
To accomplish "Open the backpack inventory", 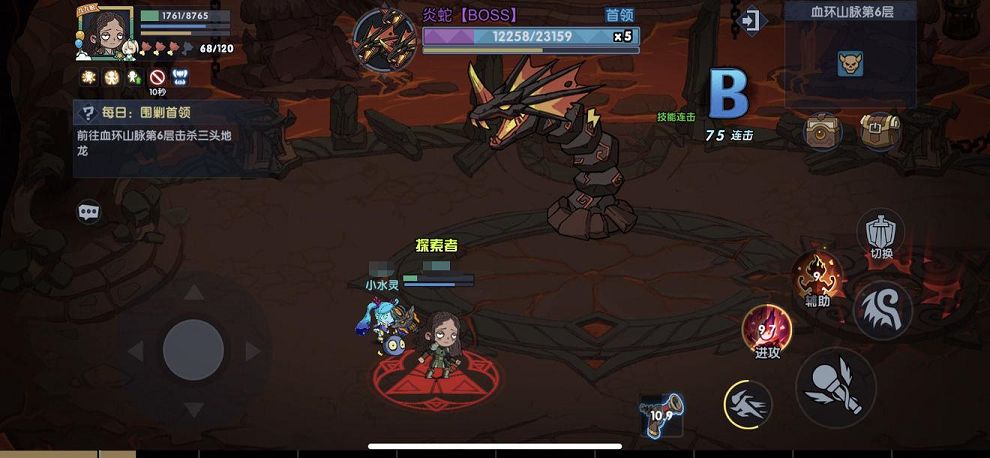I will 879,130.
